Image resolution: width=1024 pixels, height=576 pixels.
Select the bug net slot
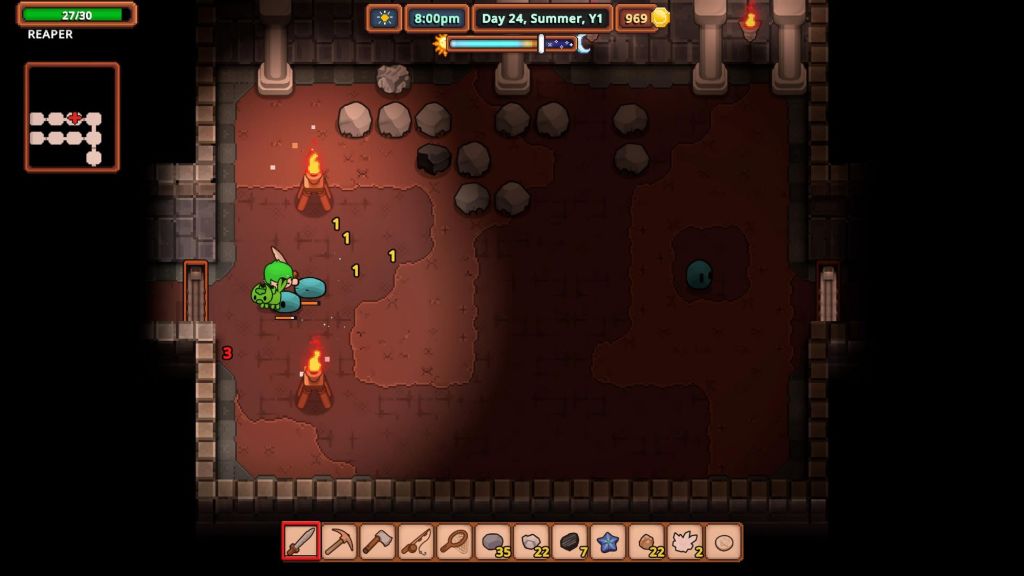pos(454,542)
